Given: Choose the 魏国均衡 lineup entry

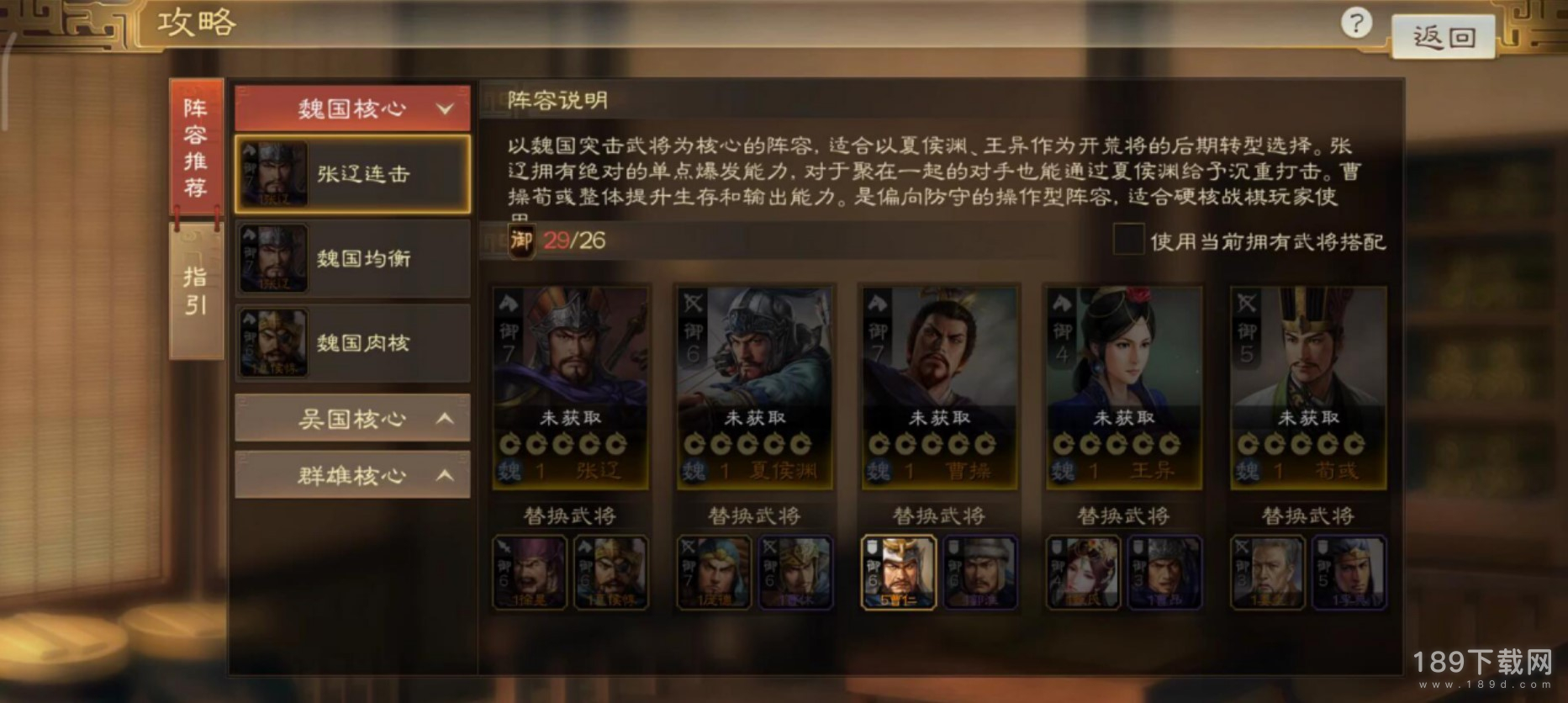Looking at the screenshot, I should coord(351,258).
